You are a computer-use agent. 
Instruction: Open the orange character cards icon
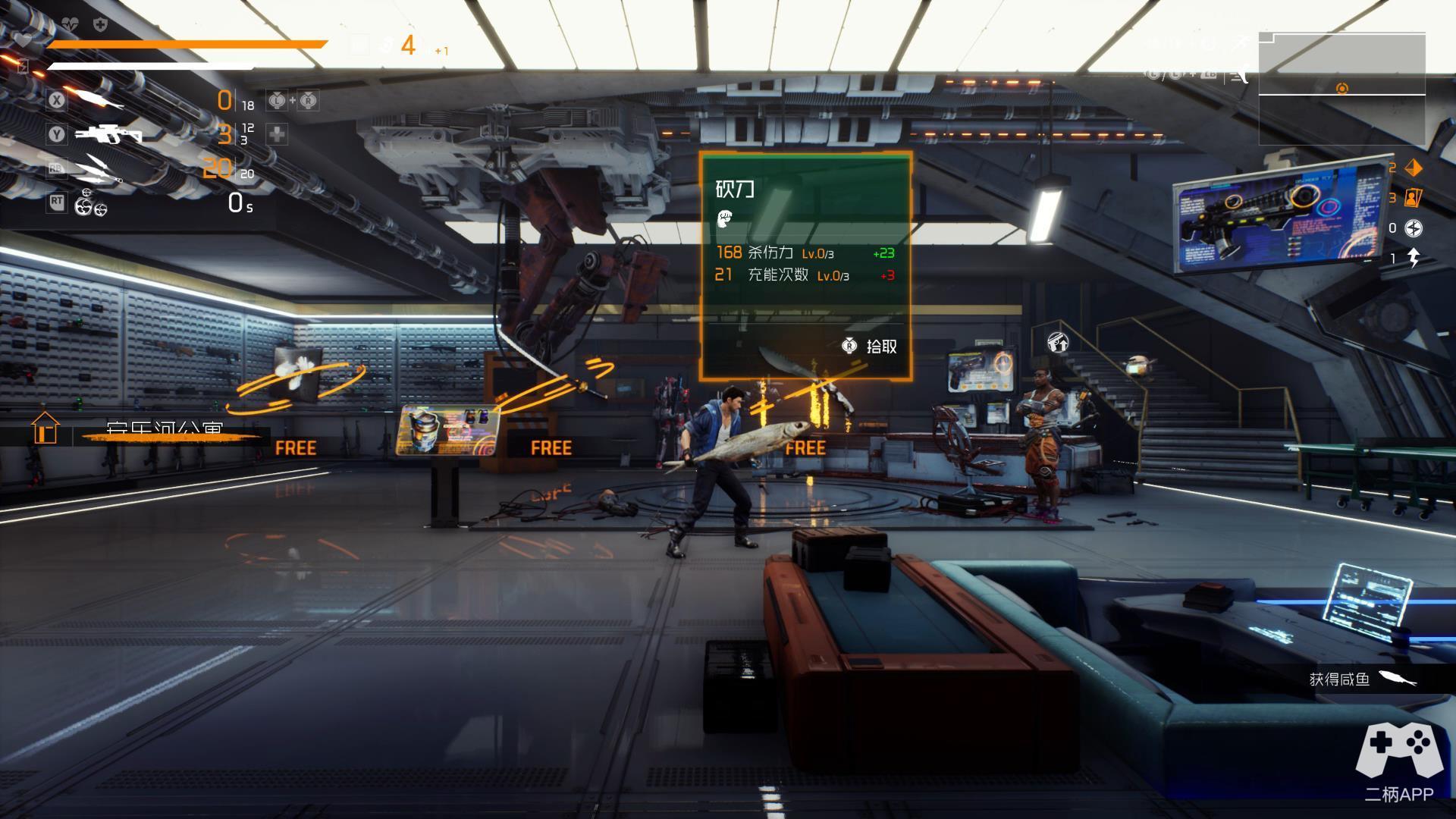[1413, 198]
